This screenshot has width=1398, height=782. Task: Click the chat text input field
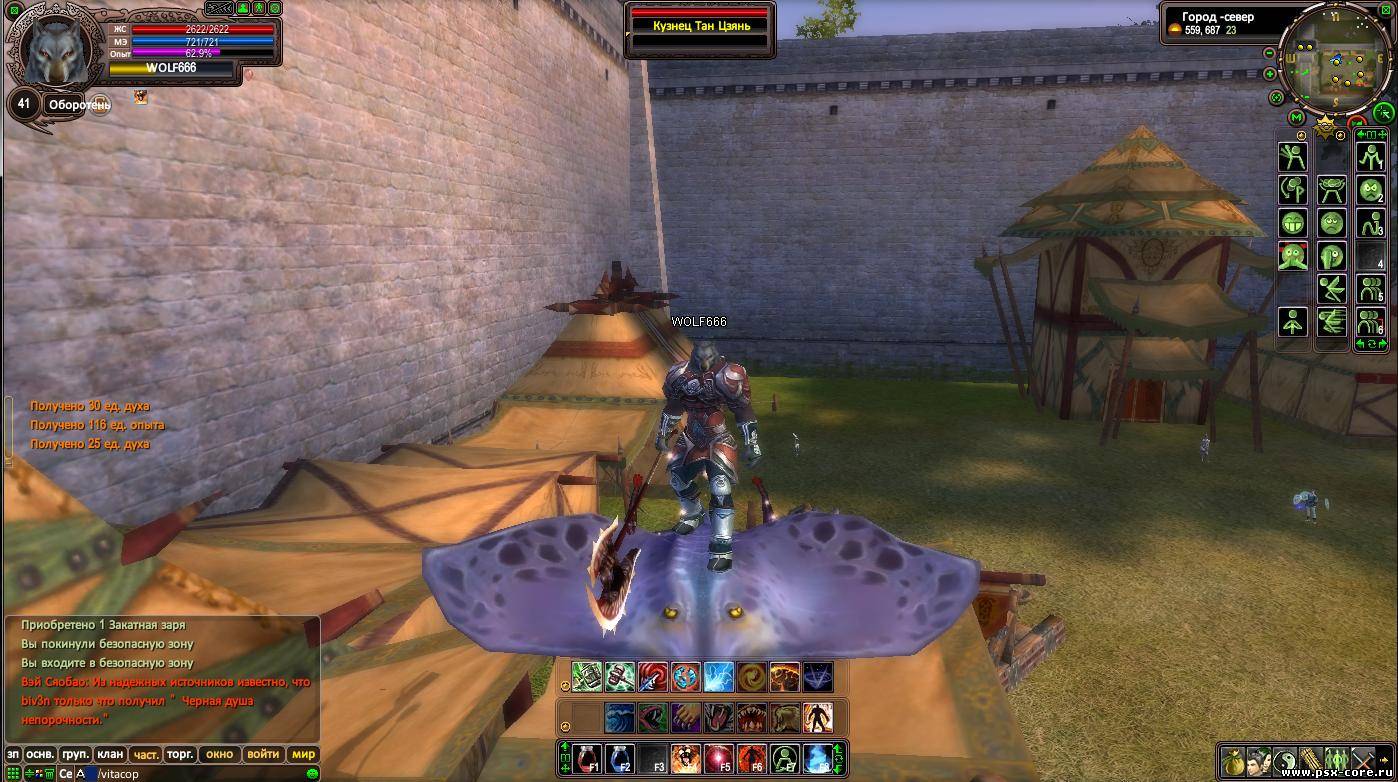200,774
